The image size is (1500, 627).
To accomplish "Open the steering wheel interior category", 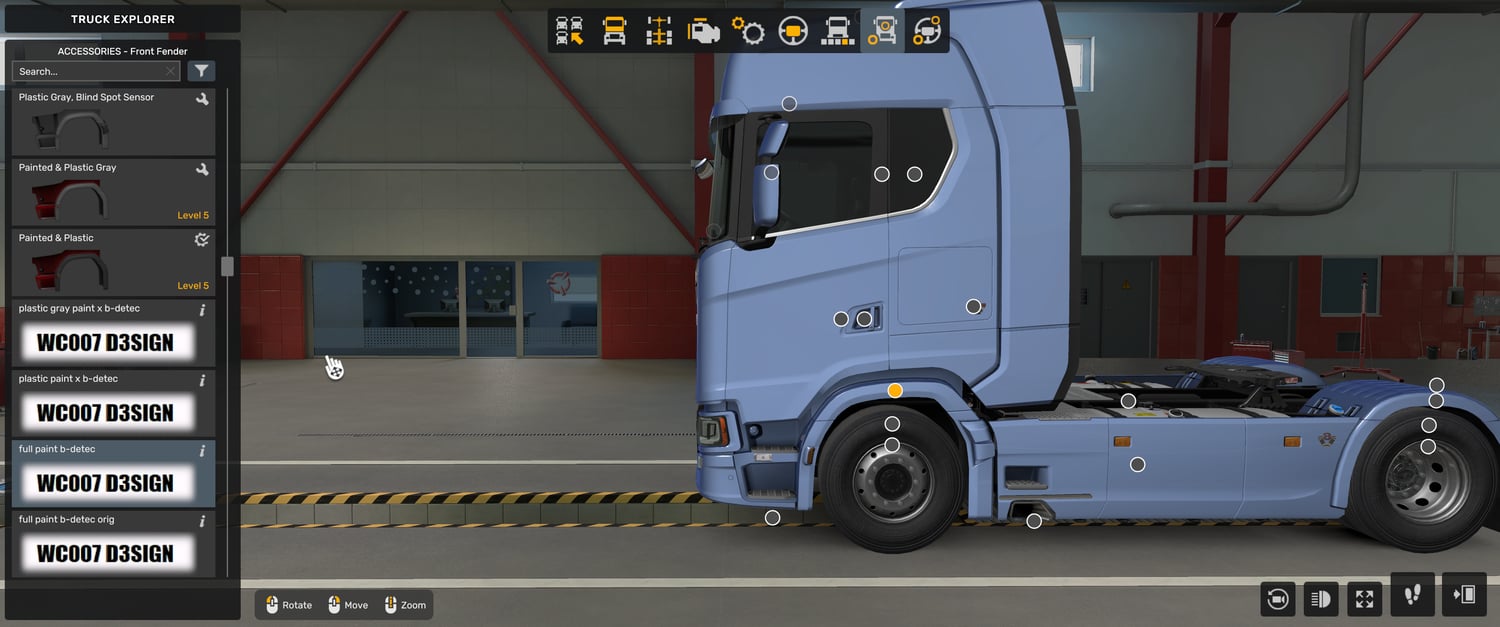I will click(793, 32).
